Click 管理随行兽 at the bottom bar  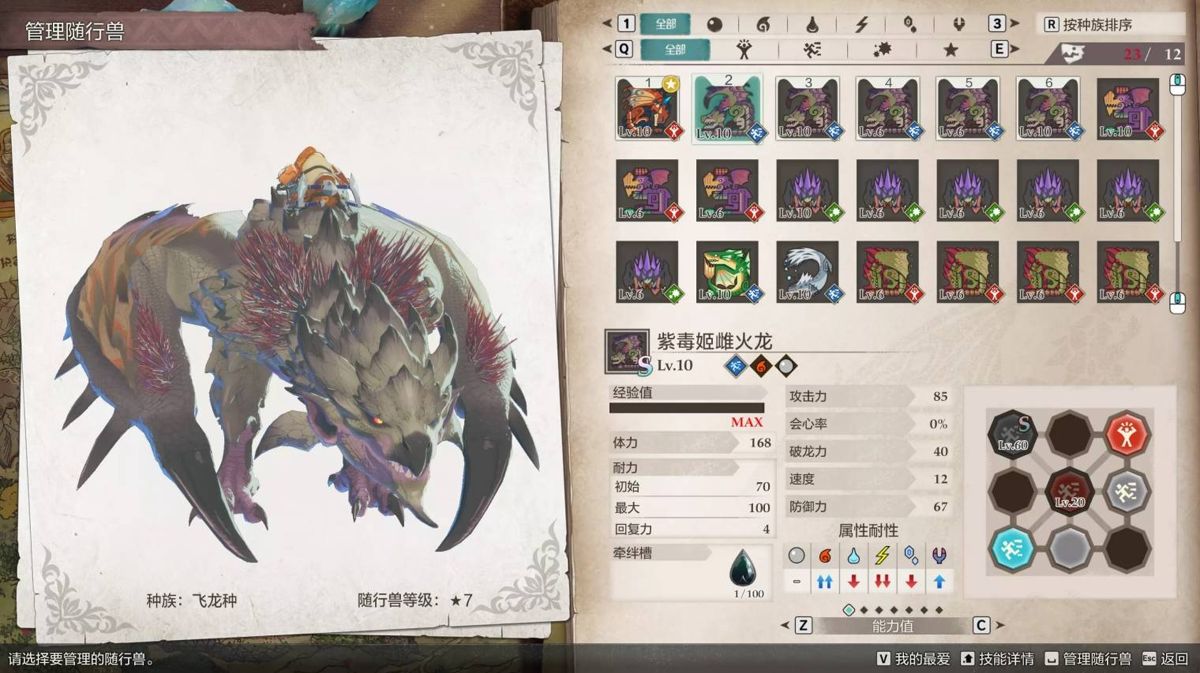click(1088, 659)
